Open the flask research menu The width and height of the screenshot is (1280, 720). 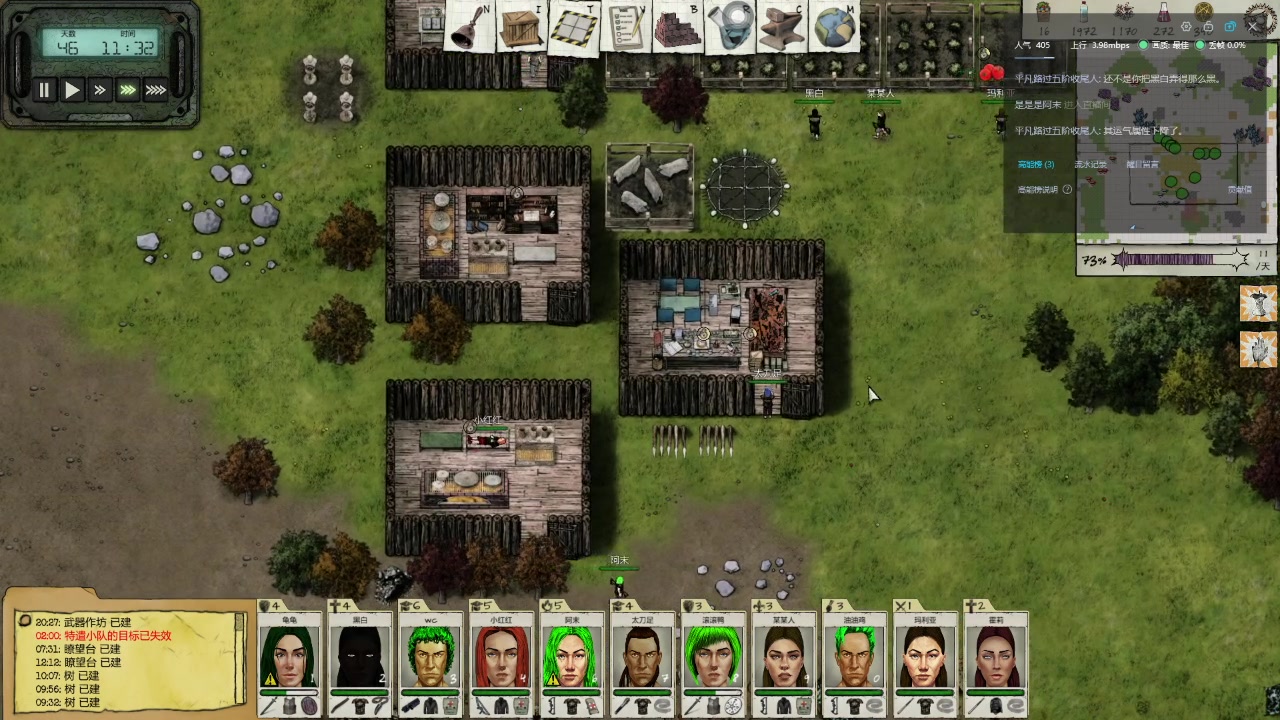click(731, 27)
